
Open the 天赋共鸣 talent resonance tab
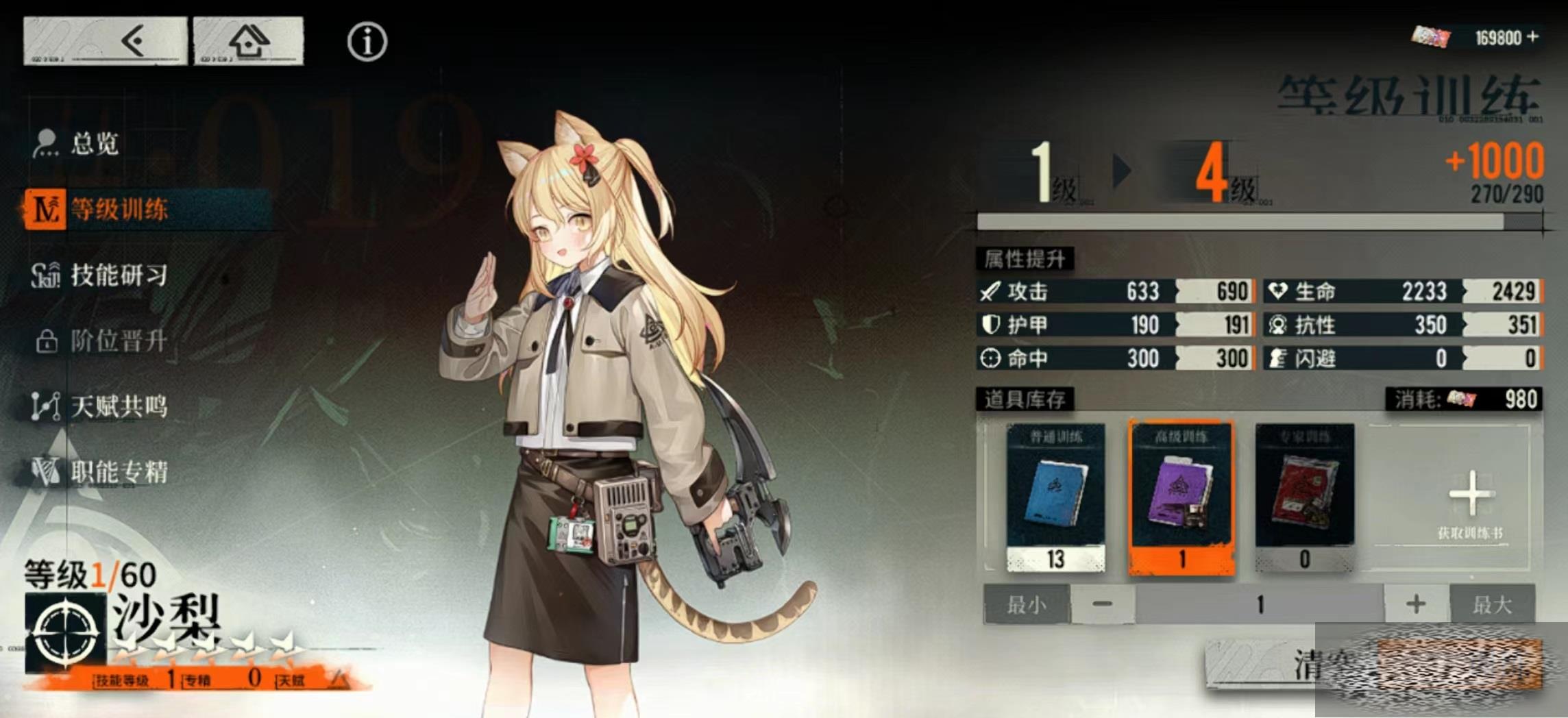(x=119, y=406)
